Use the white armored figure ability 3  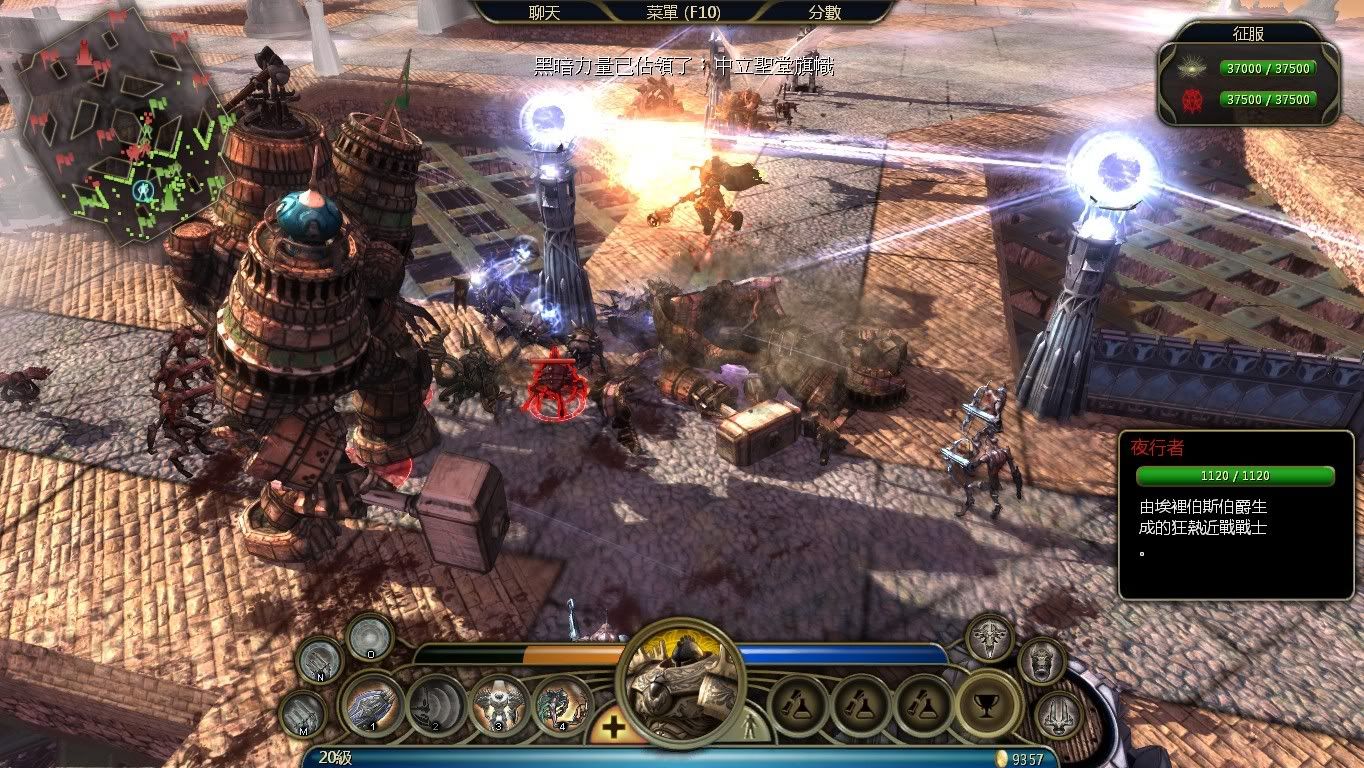499,704
